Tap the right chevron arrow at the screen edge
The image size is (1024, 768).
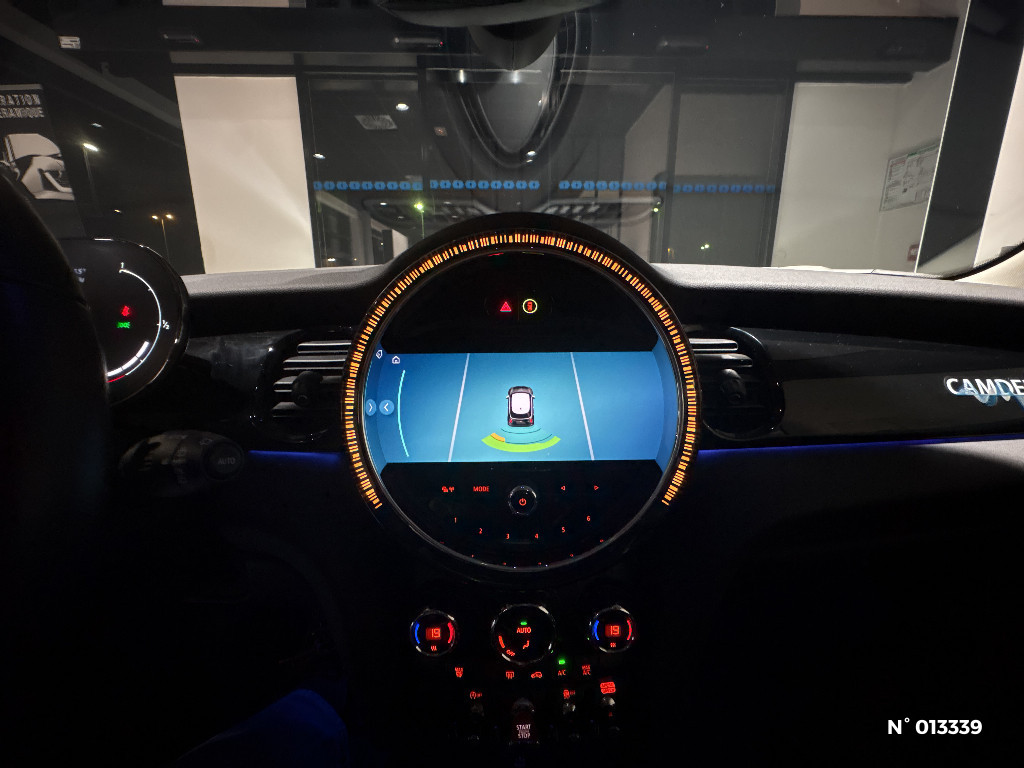371,407
